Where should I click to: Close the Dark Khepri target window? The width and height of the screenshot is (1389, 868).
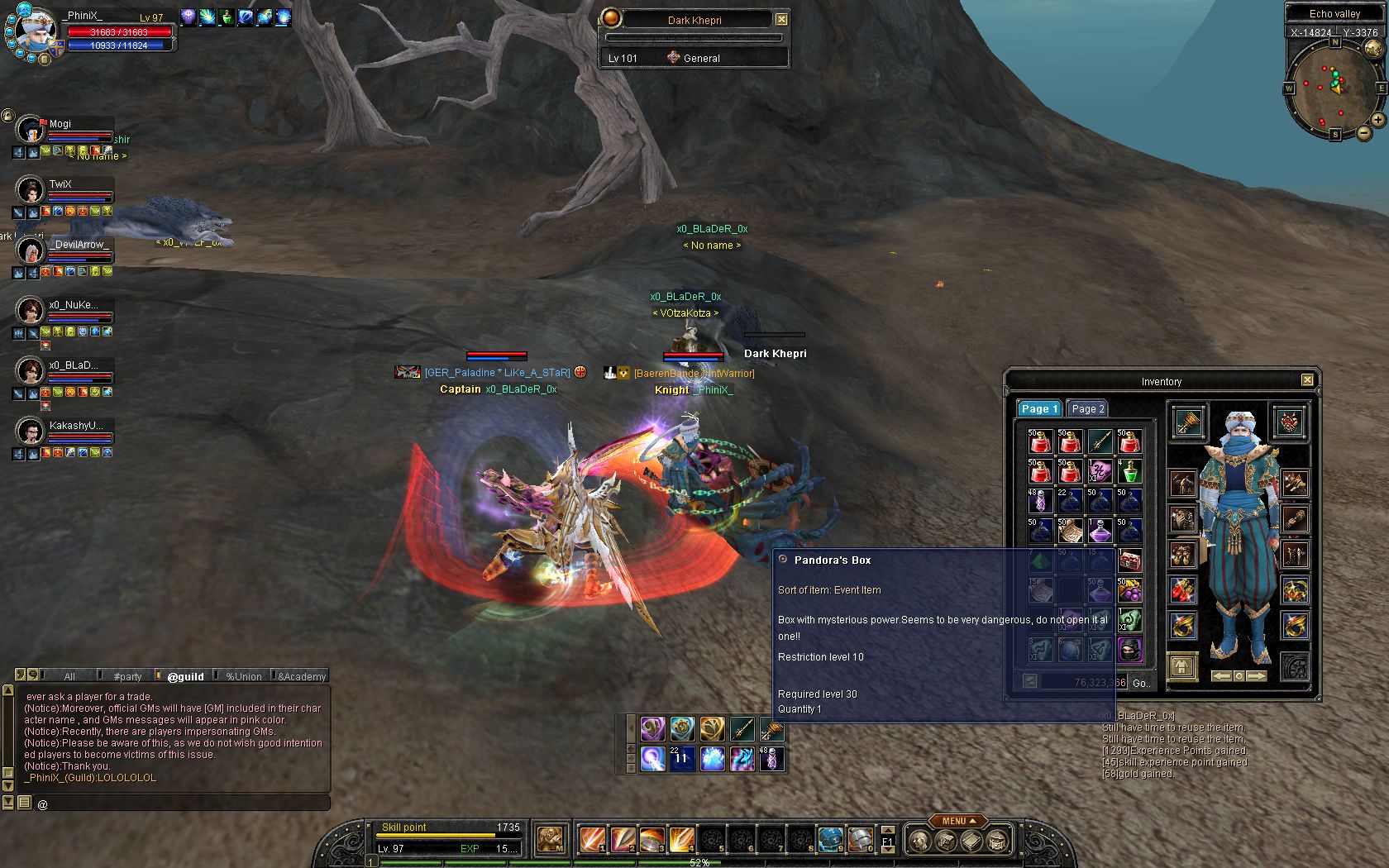[x=781, y=19]
